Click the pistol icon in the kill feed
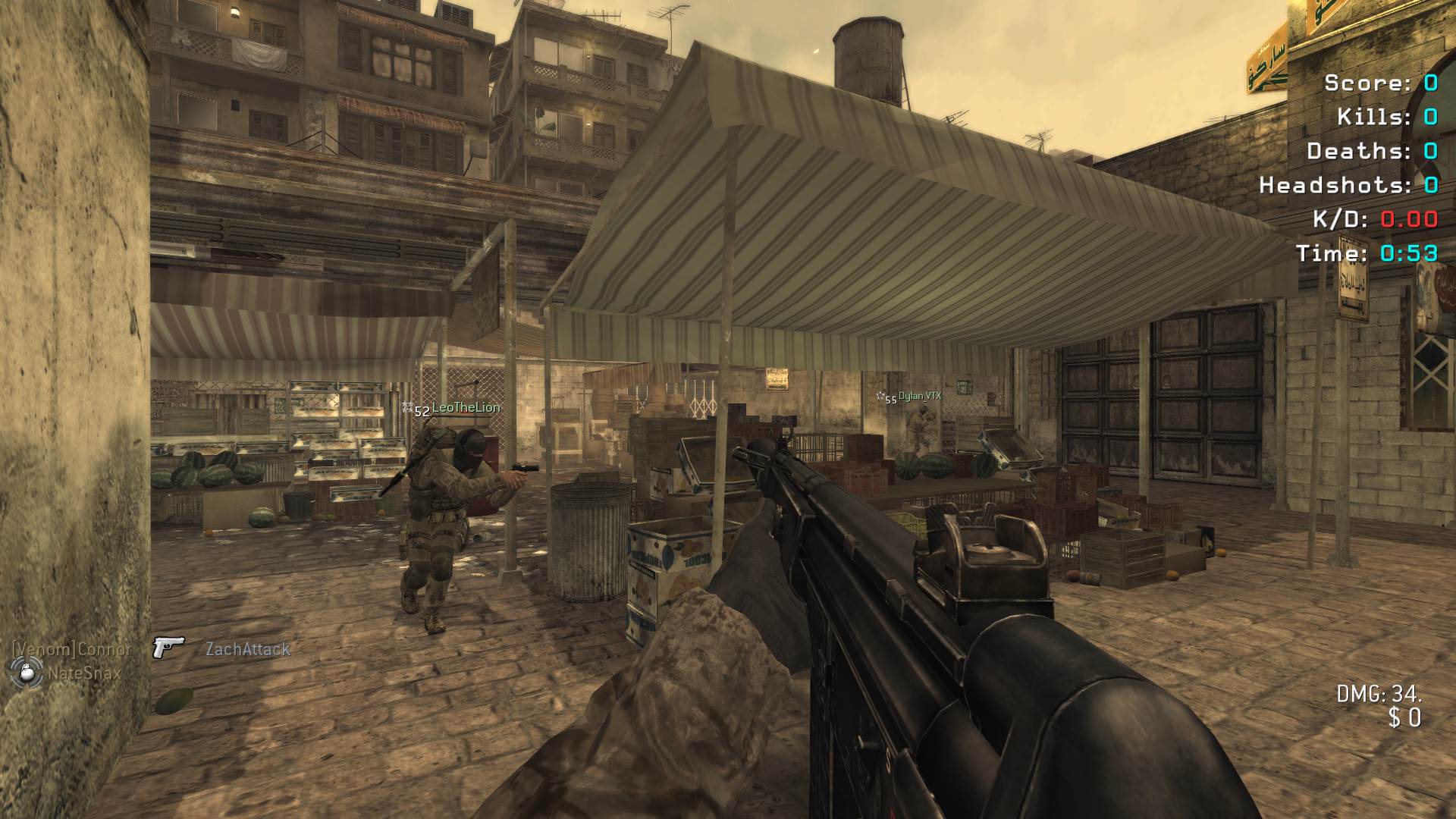The image size is (1456, 819). [168, 647]
